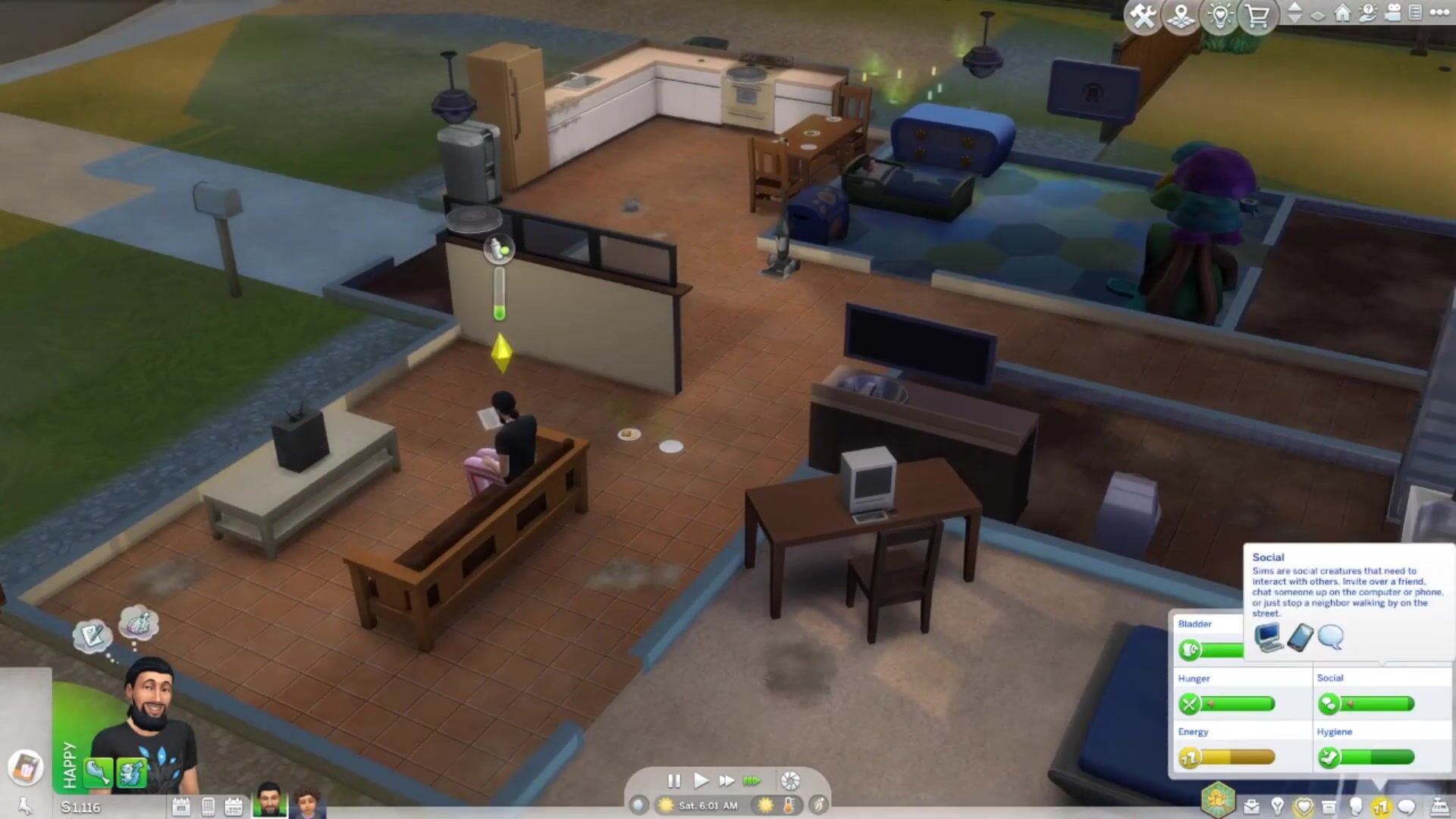Switch to the curly-haired child Sim portrait

click(x=307, y=802)
